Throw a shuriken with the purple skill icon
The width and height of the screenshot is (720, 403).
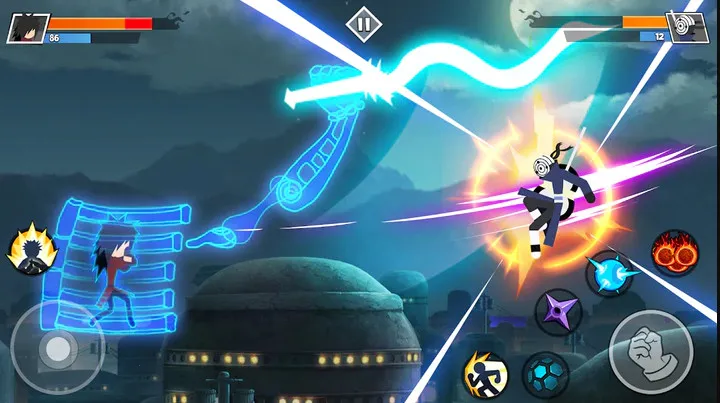click(558, 312)
